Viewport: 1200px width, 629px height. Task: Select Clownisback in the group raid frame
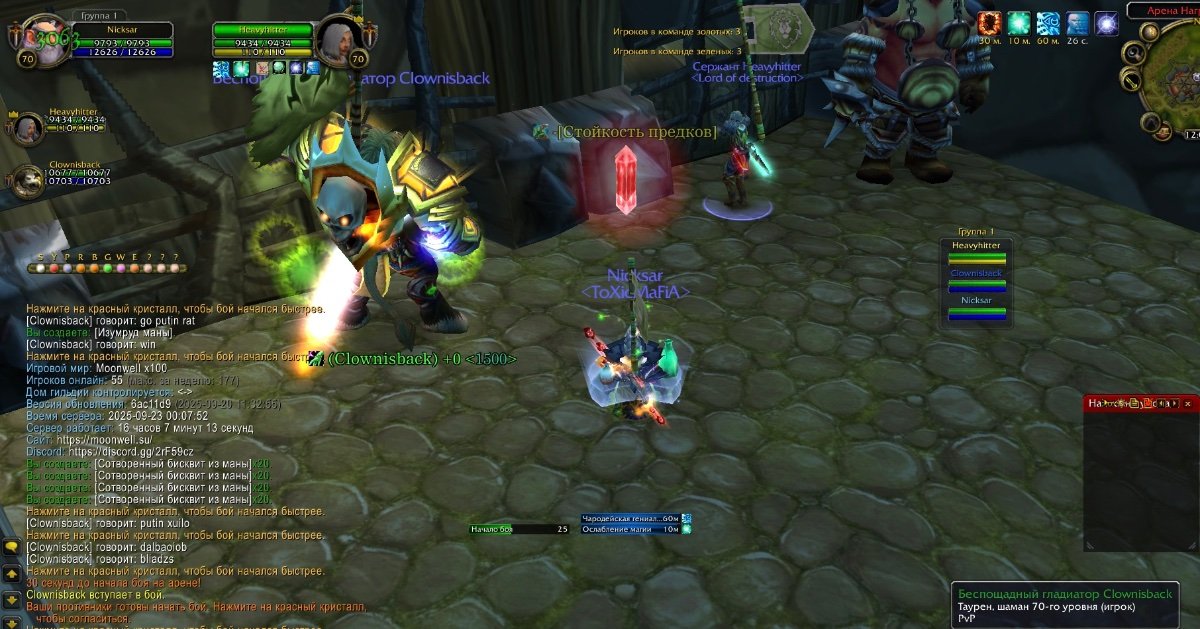(976, 279)
